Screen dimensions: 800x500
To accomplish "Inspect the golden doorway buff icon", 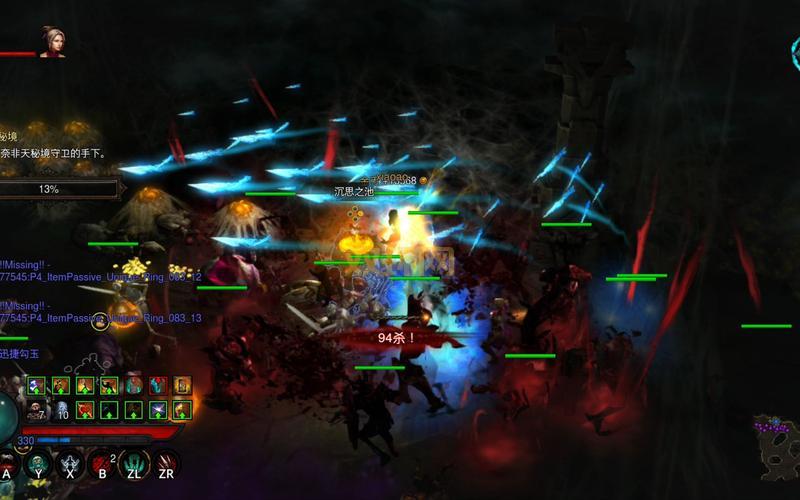I will [182, 385].
